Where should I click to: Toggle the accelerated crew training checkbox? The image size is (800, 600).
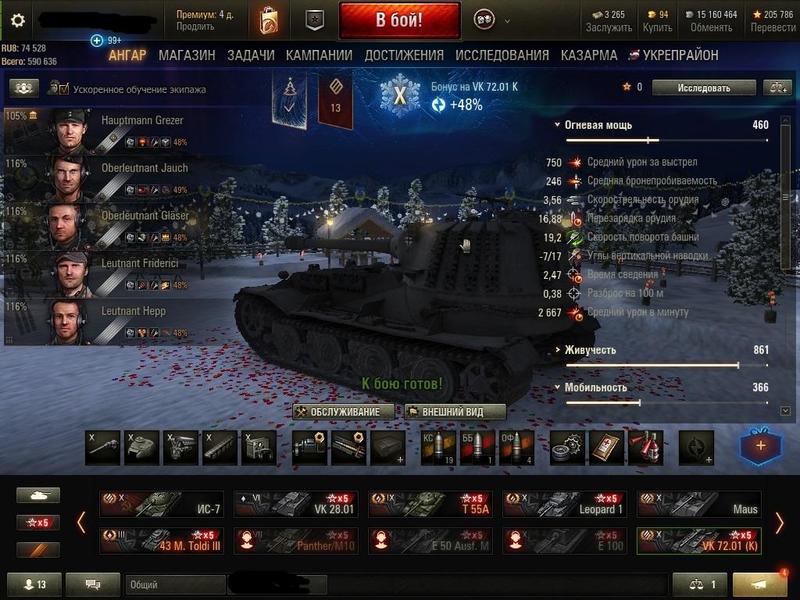click(64, 89)
